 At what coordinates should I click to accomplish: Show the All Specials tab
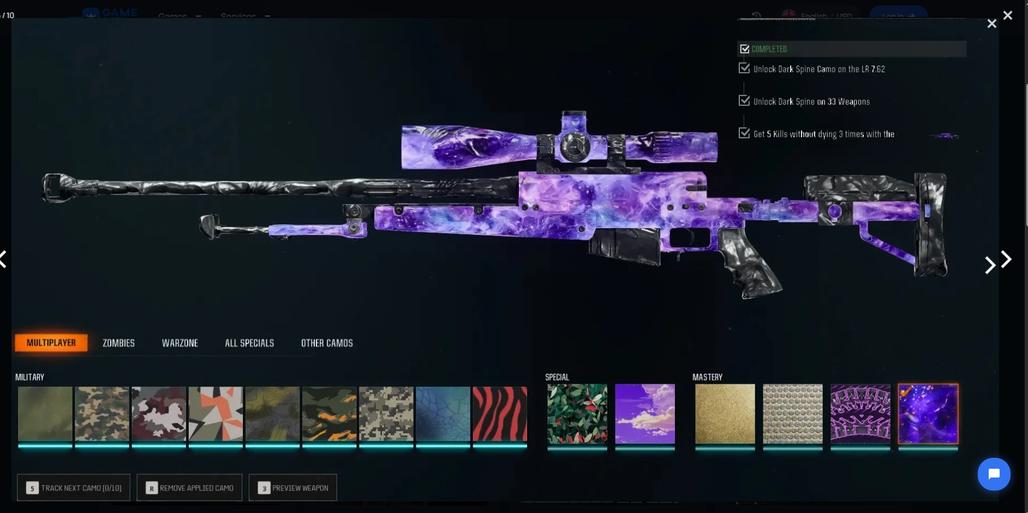249,343
